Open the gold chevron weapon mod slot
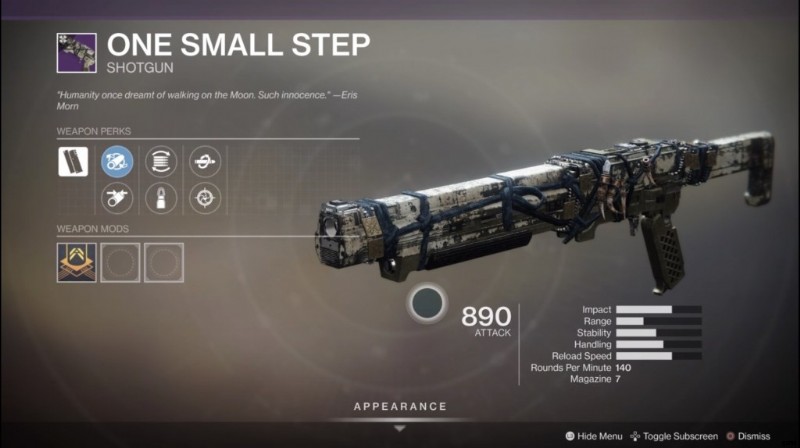 pos(76,262)
